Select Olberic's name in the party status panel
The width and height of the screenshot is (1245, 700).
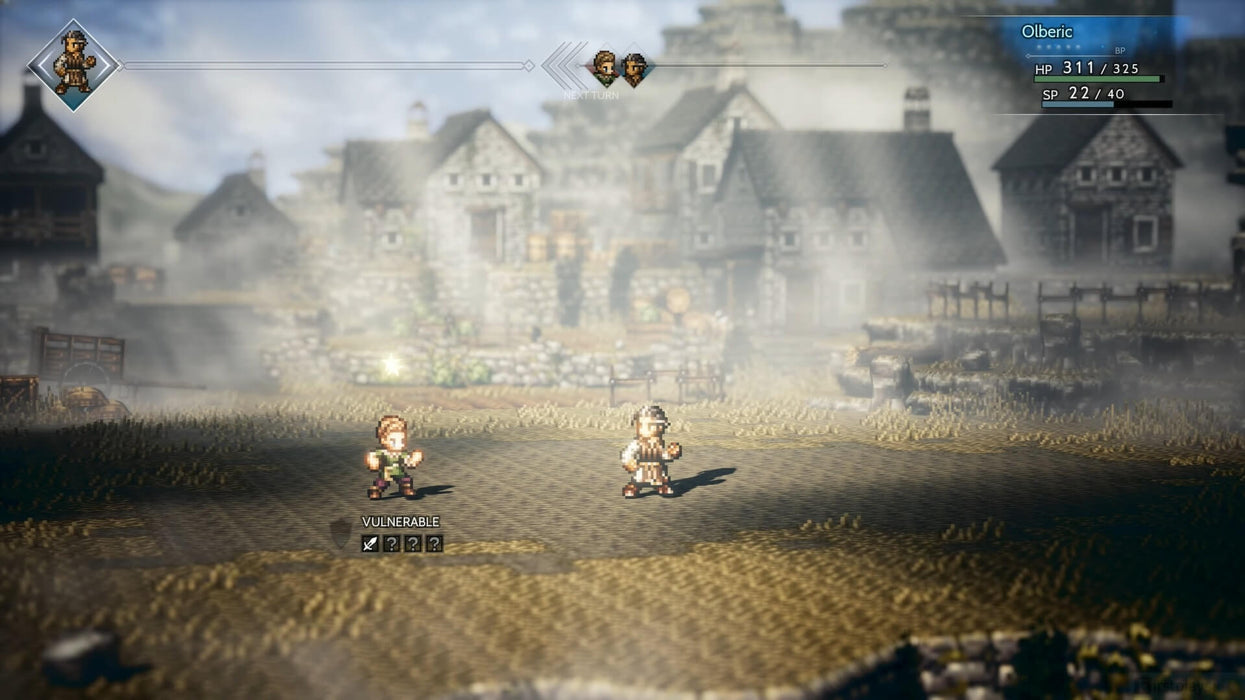coord(1046,32)
